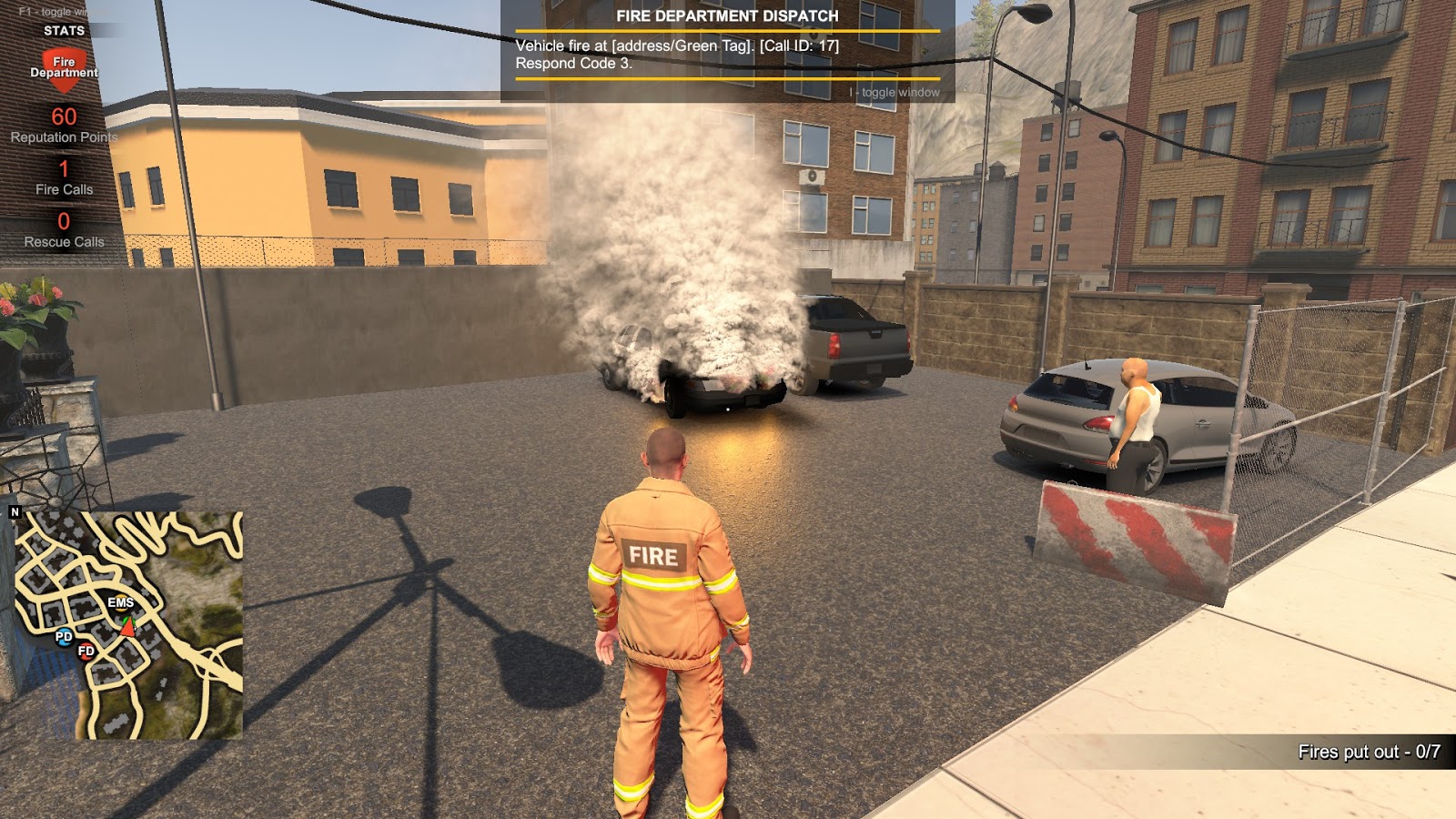
Task: Toggle the Fire Department Dispatch header panel
Action: pyautogui.click(x=728, y=14)
